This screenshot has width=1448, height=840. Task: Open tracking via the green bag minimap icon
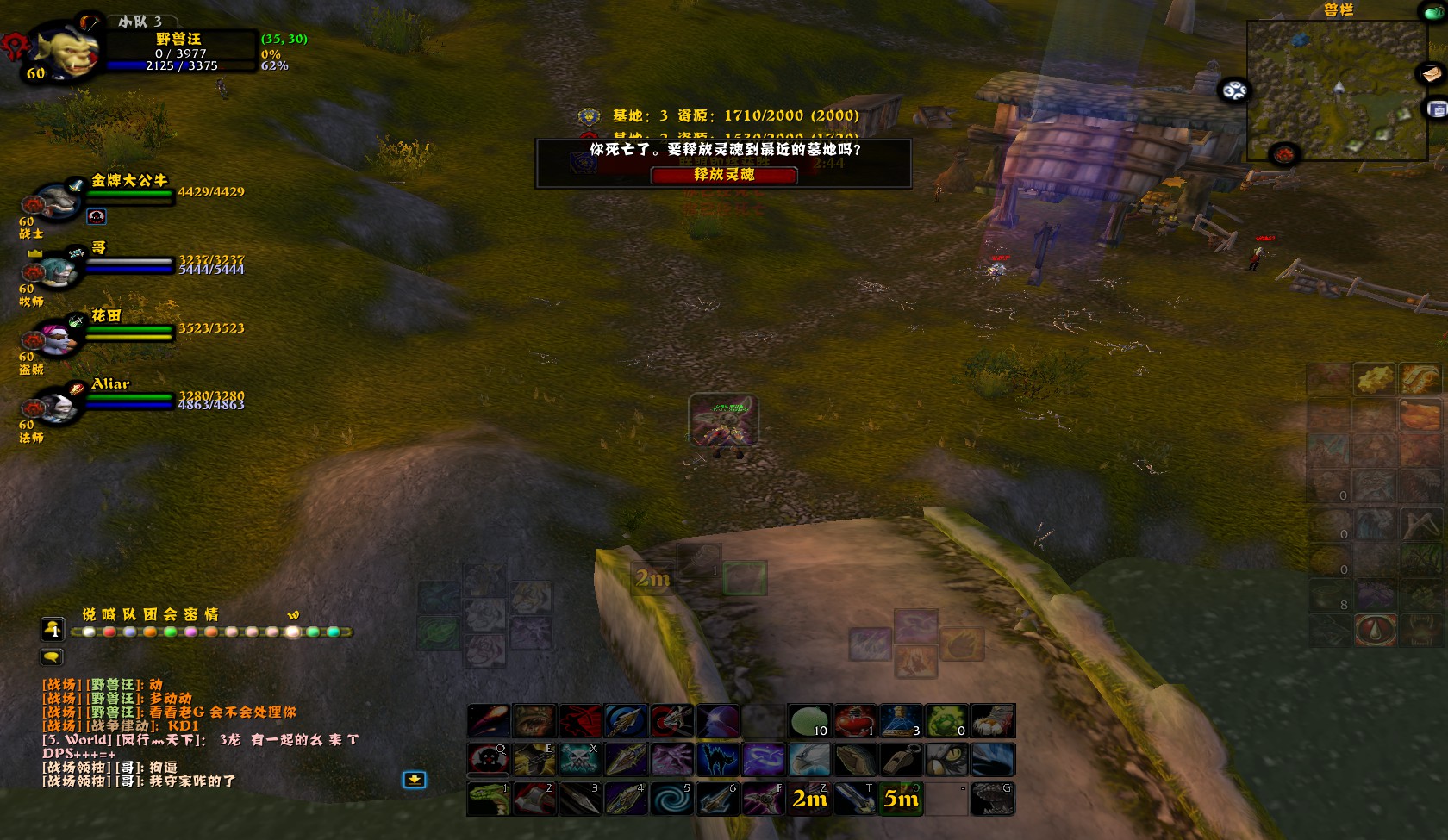pyautogui.click(x=1433, y=12)
